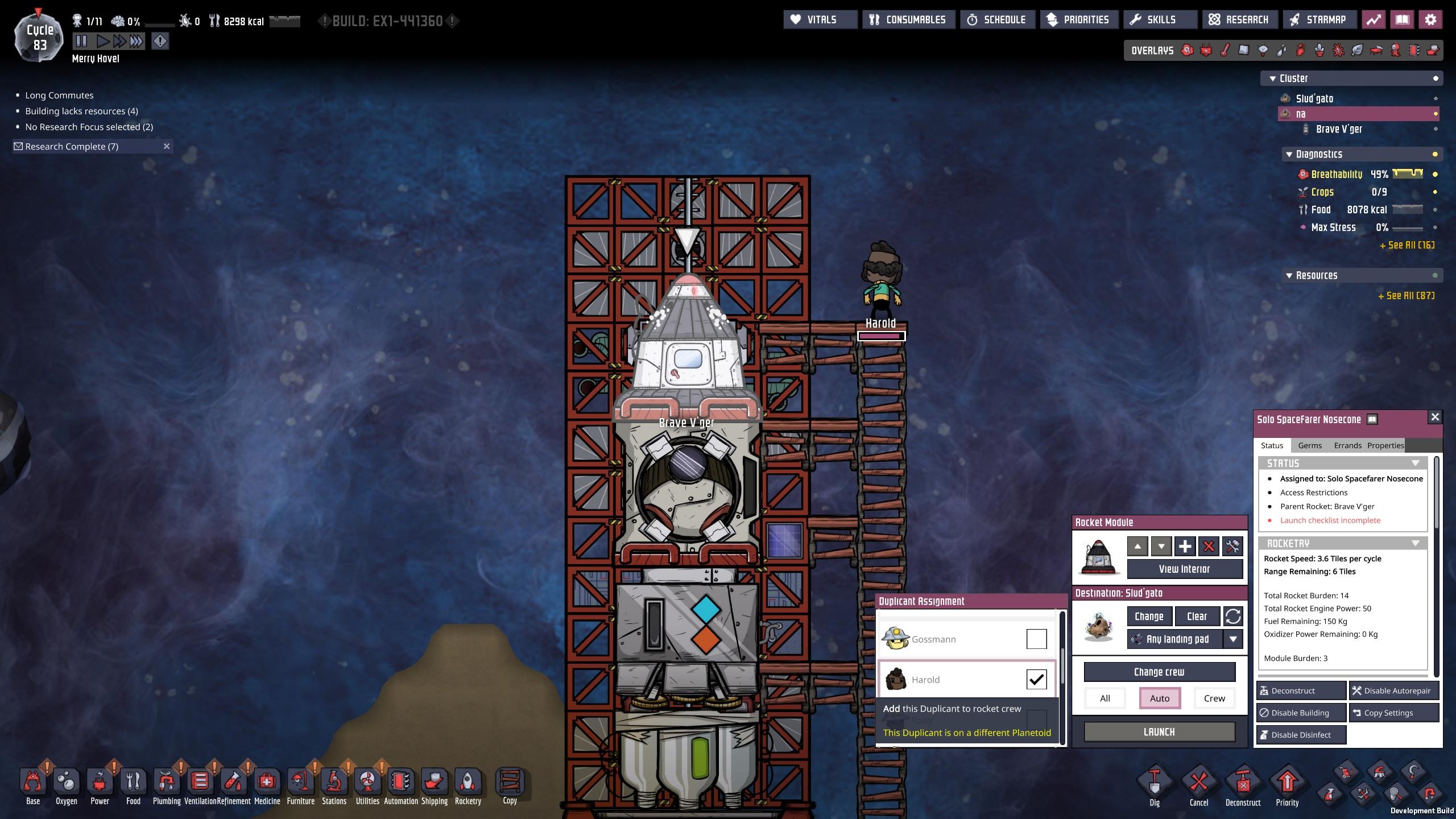This screenshot has width=1456, height=819.
Task: Pause the game simulation
Action: (x=81, y=41)
